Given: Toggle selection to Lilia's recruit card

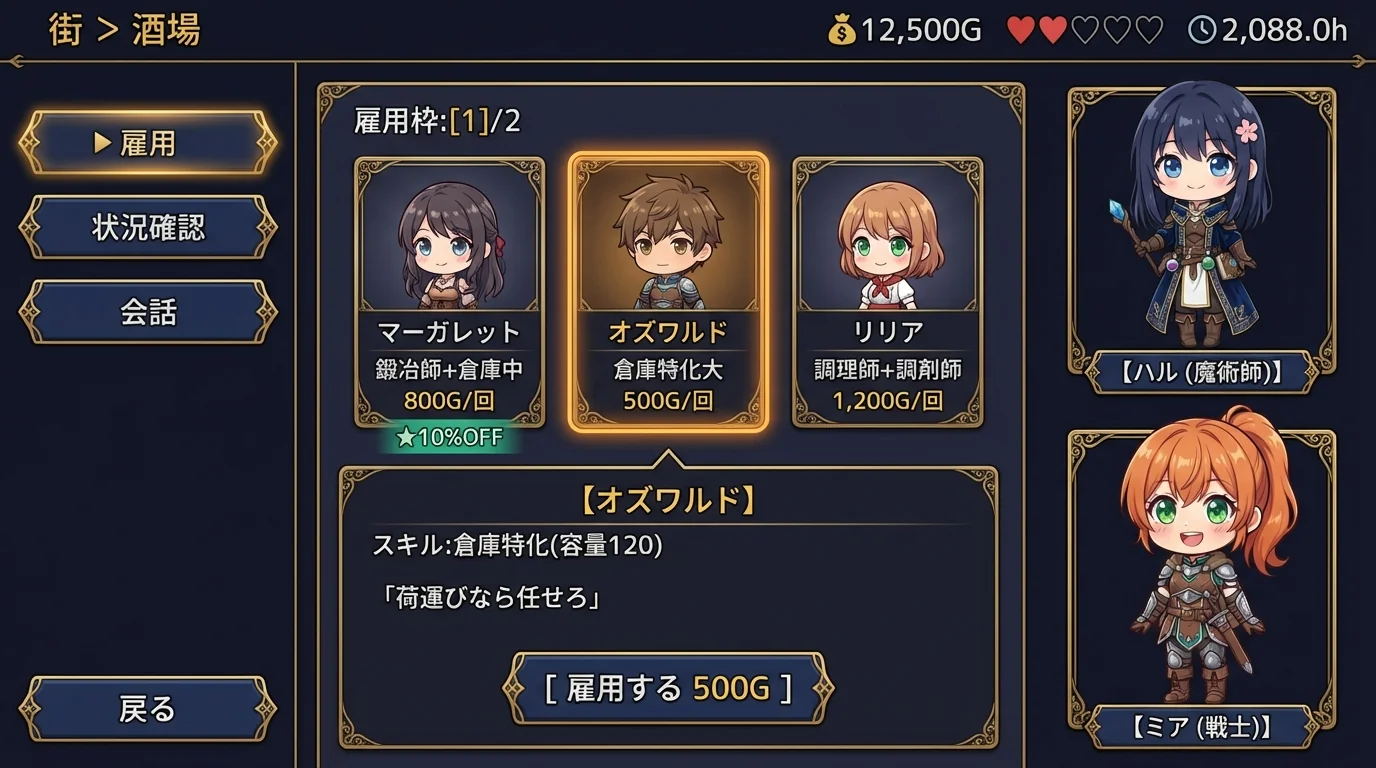Looking at the screenshot, I should pyautogui.click(x=884, y=290).
